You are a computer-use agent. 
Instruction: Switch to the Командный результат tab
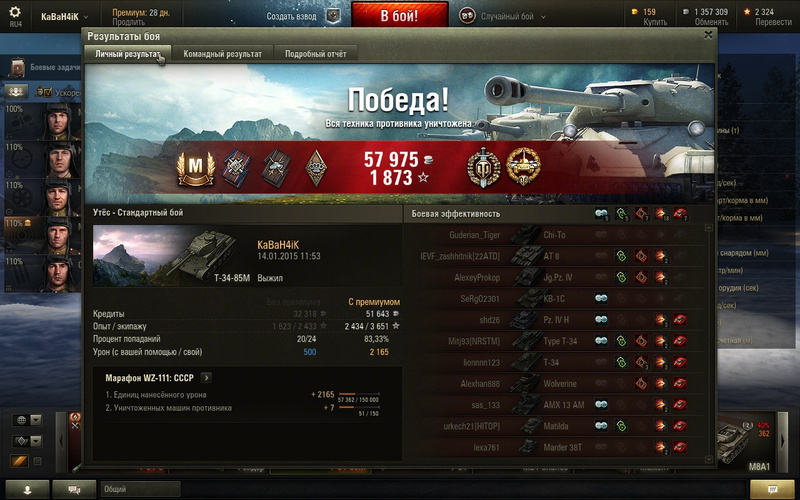[x=222, y=54]
